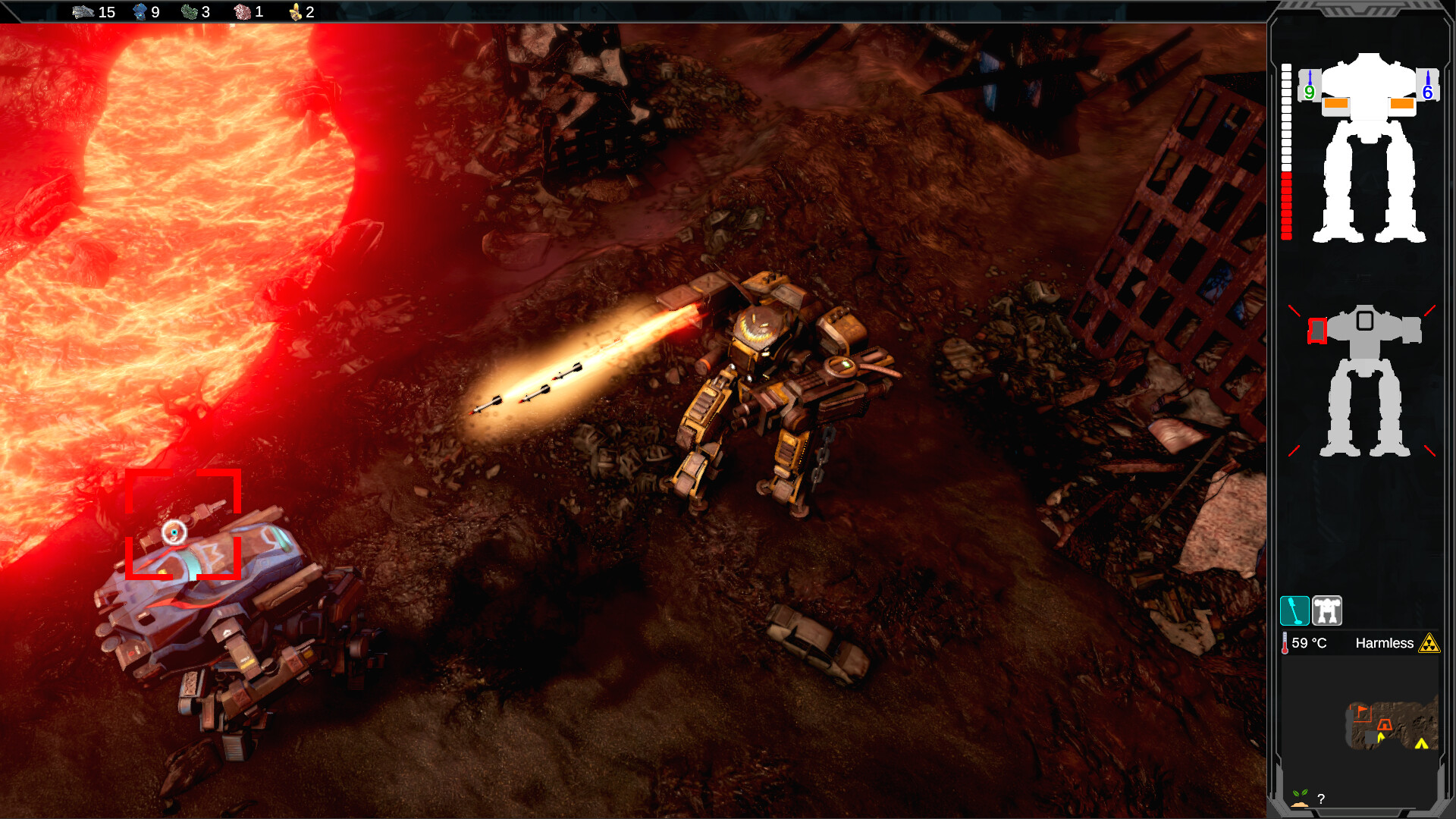Viewport: 1456px width, 819px height.
Task: Toggle the left missile launcher showing 9
Action: coord(1308,86)
